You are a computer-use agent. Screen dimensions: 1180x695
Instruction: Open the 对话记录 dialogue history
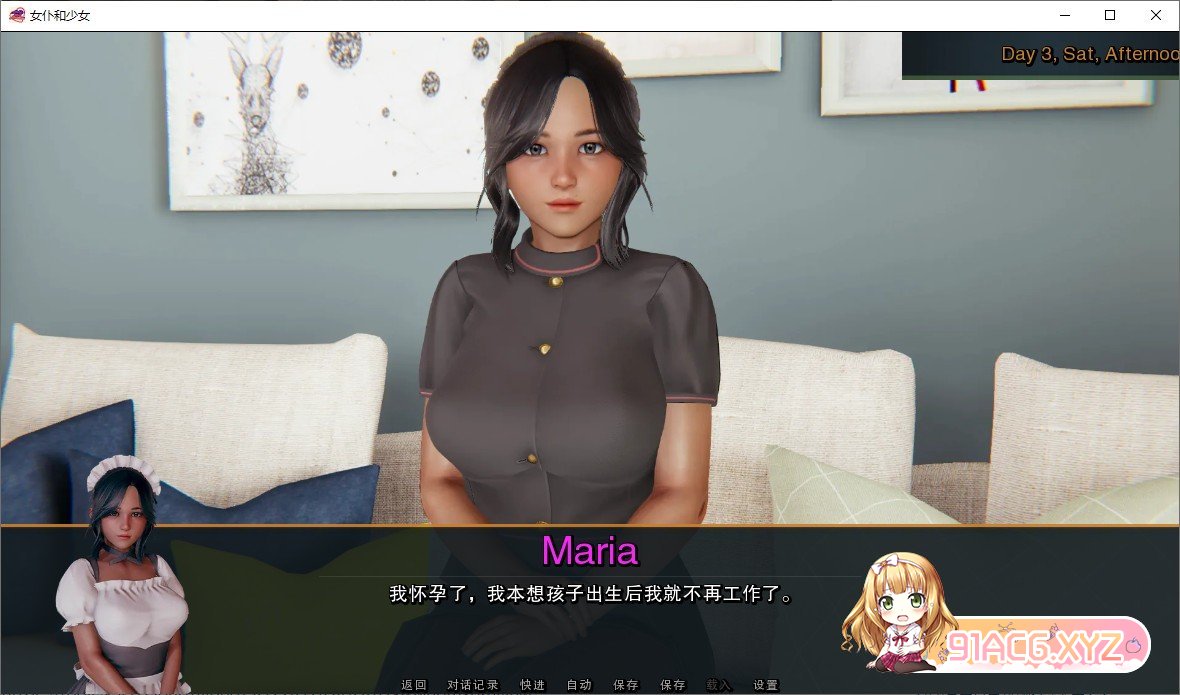click(473, 685)
